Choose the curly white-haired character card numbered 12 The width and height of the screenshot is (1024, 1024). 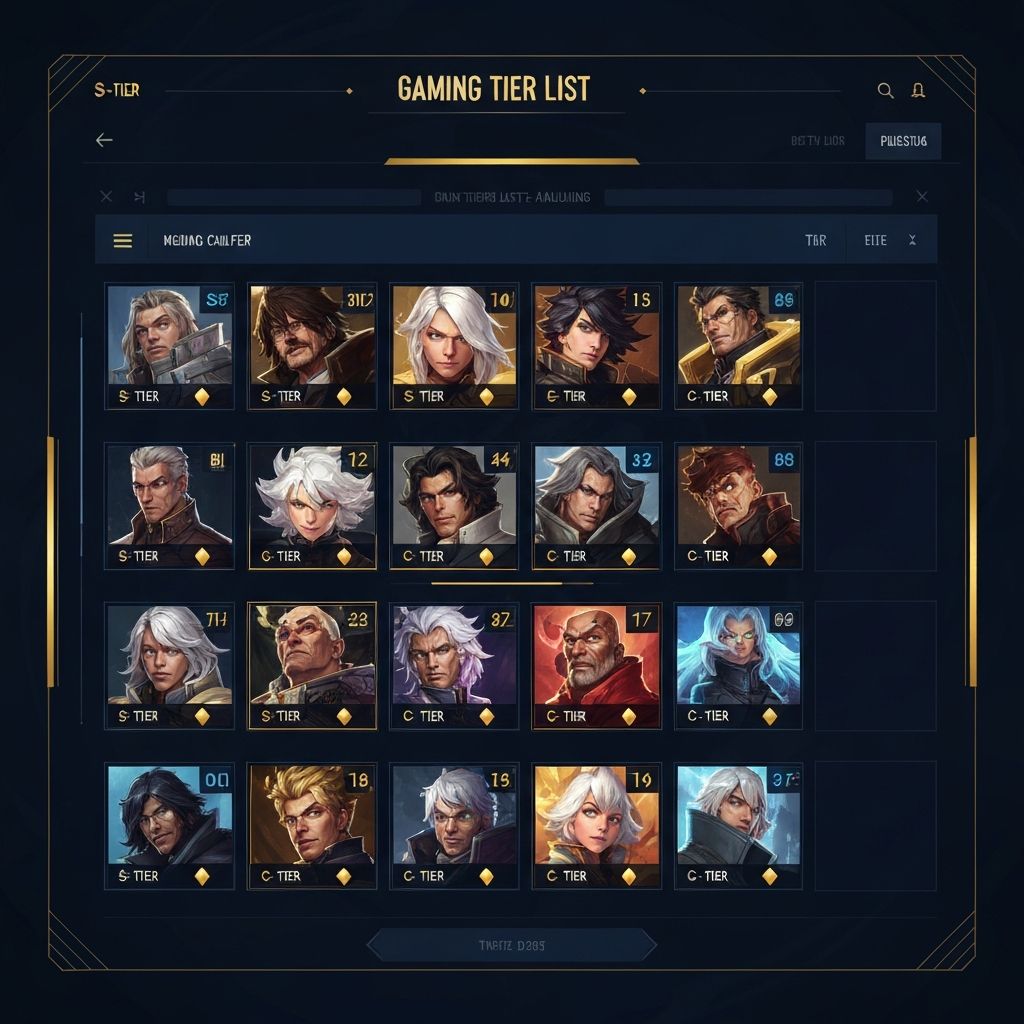[x=312, y=506]
